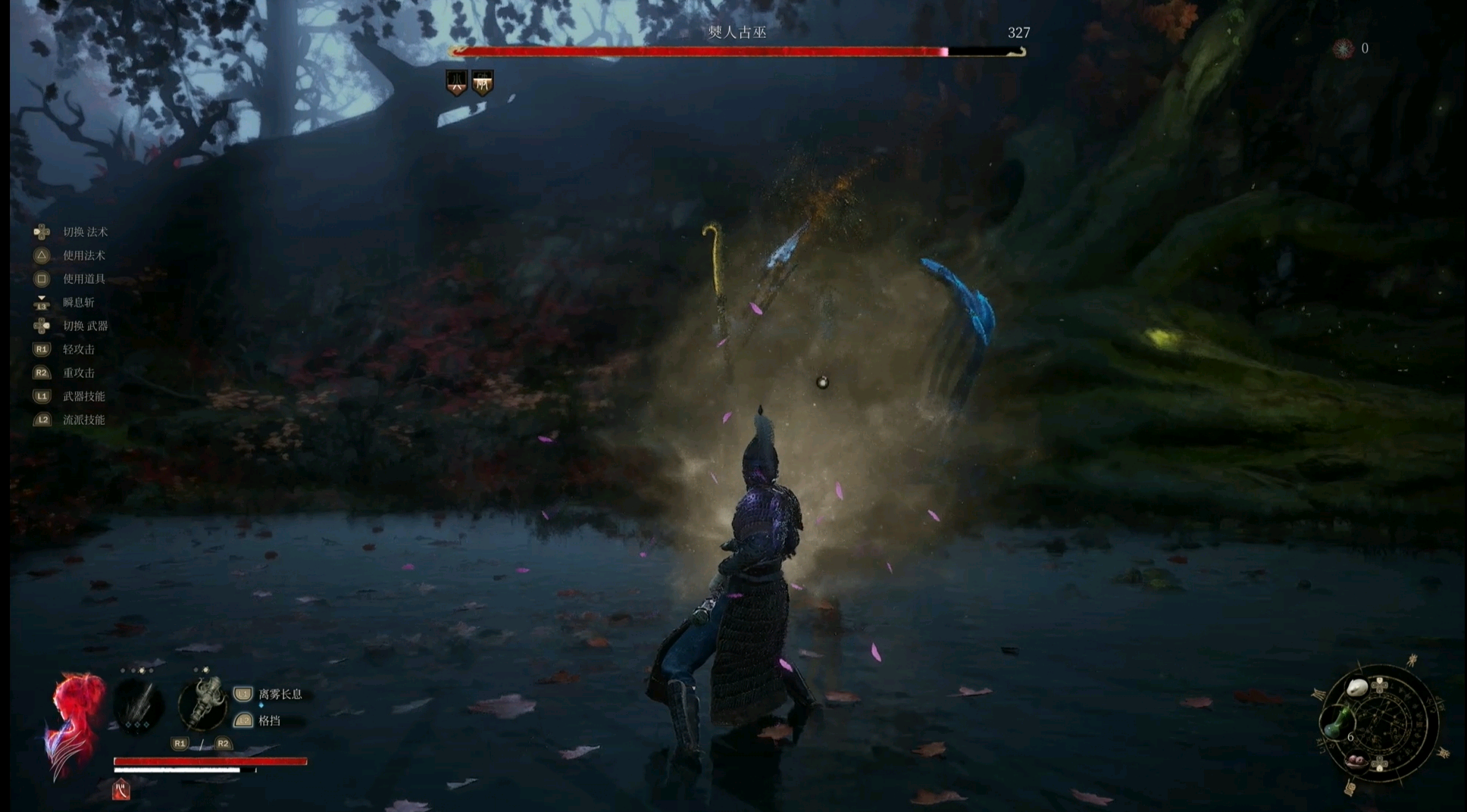Image resolution: width=1467 pixels, height=812 pixels.
Task: Click the fire (火) debuff icon on boss
Action: [x=456, y=83]
